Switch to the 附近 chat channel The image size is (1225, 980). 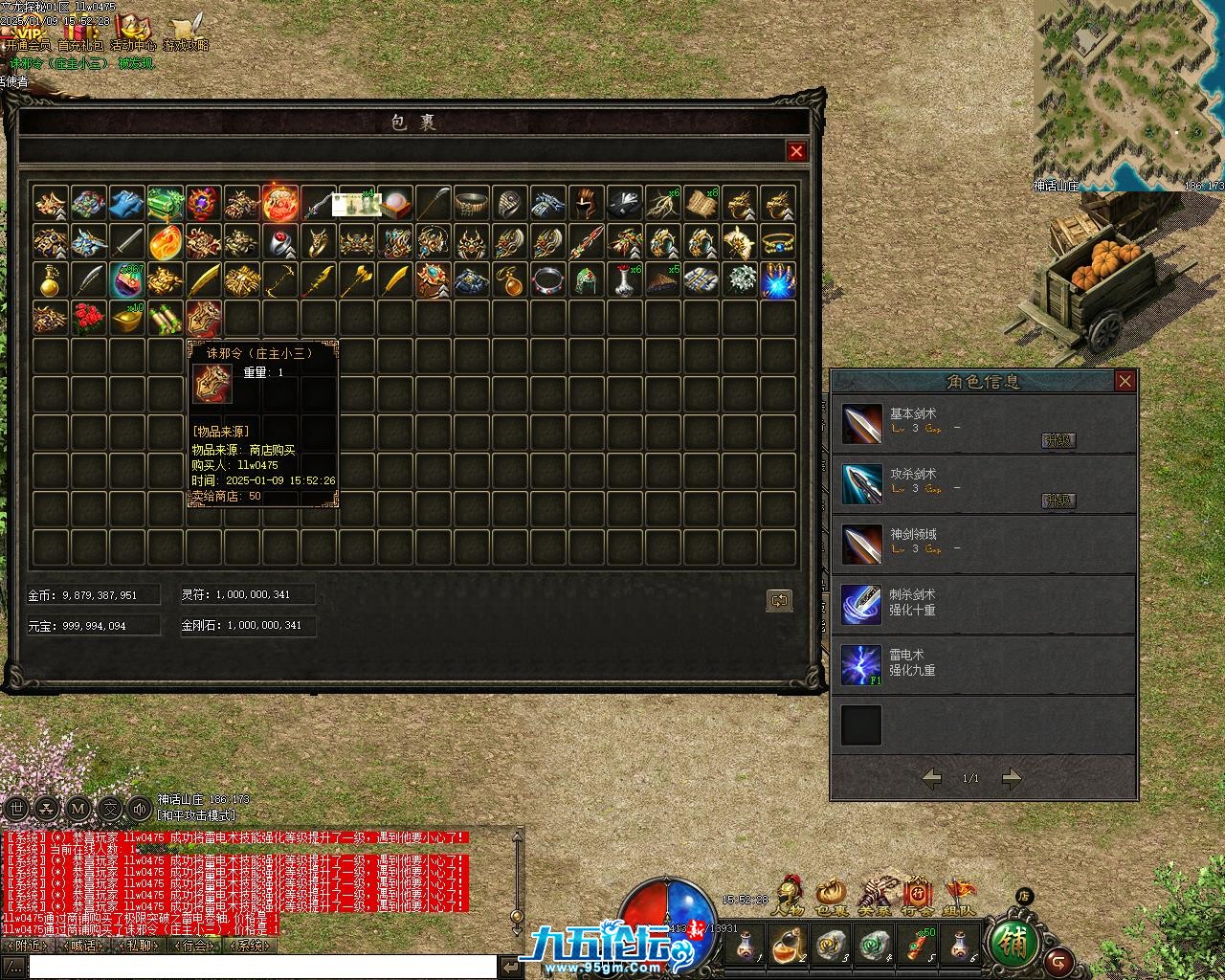click(x=26, y=946)
